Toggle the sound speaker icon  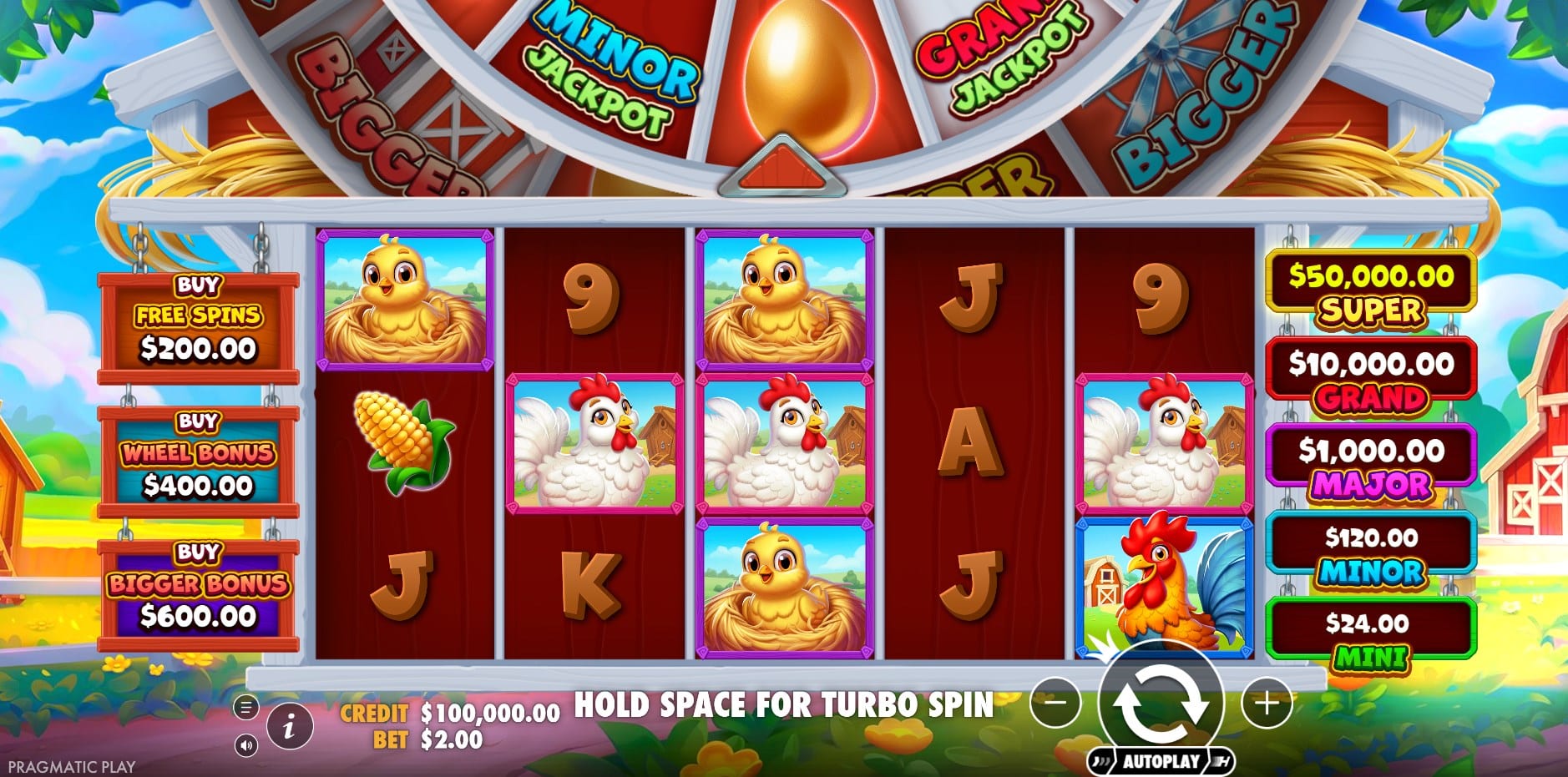pyautogui.click(x=245, y=744)
